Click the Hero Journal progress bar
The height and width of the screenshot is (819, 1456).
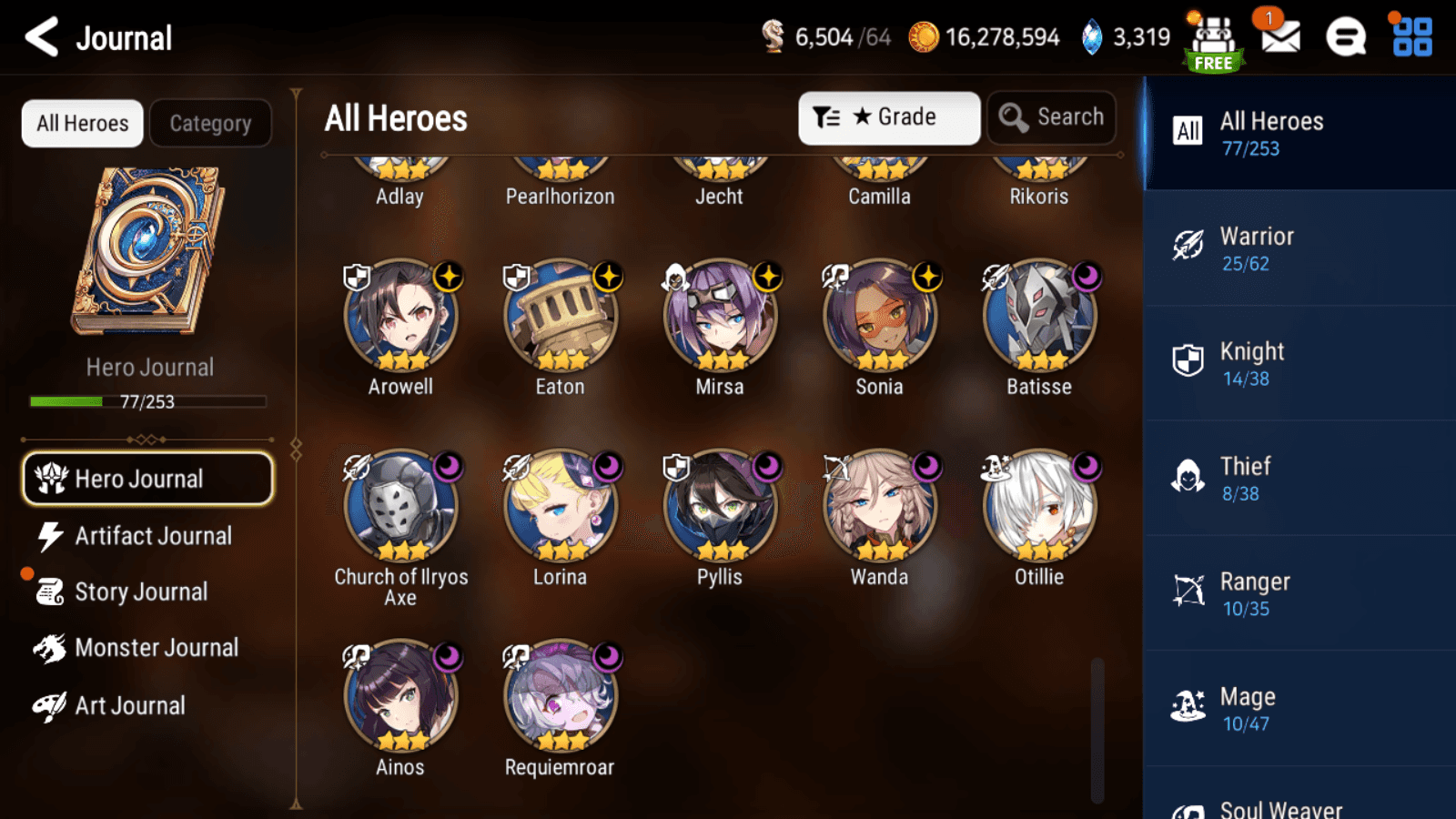147,400
